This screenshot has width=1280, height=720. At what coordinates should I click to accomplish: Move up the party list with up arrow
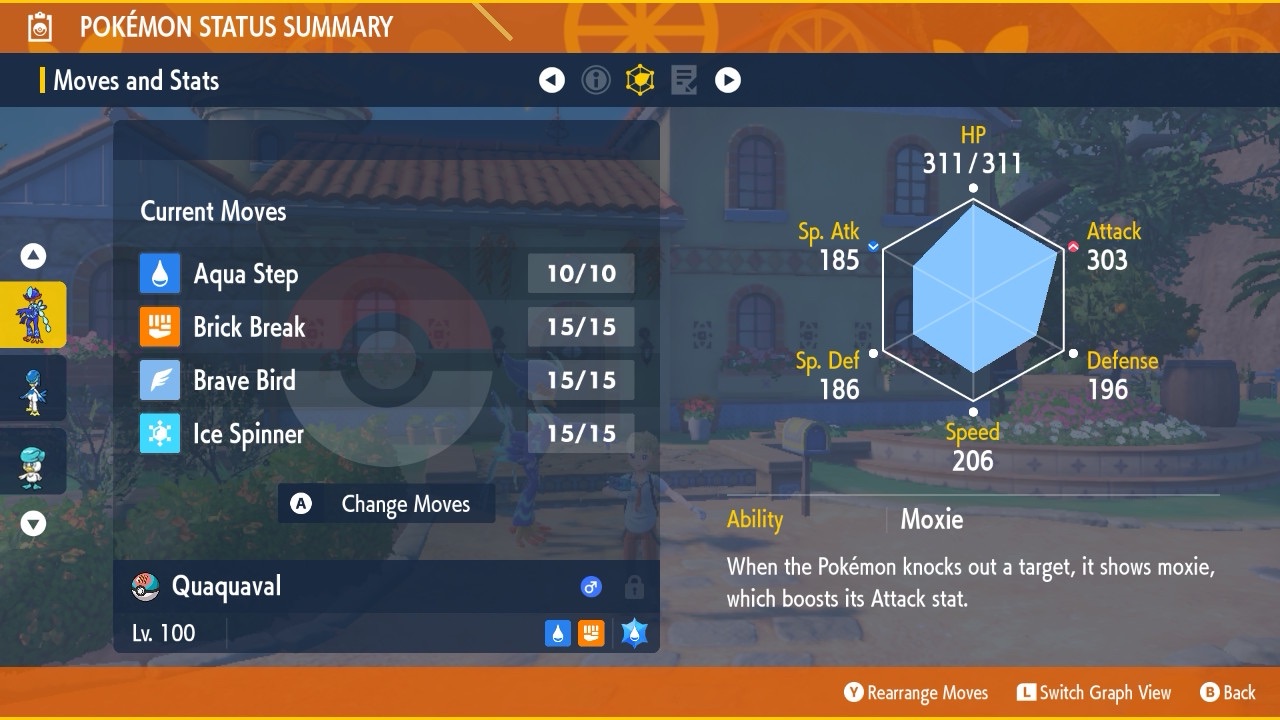[33, 257]
